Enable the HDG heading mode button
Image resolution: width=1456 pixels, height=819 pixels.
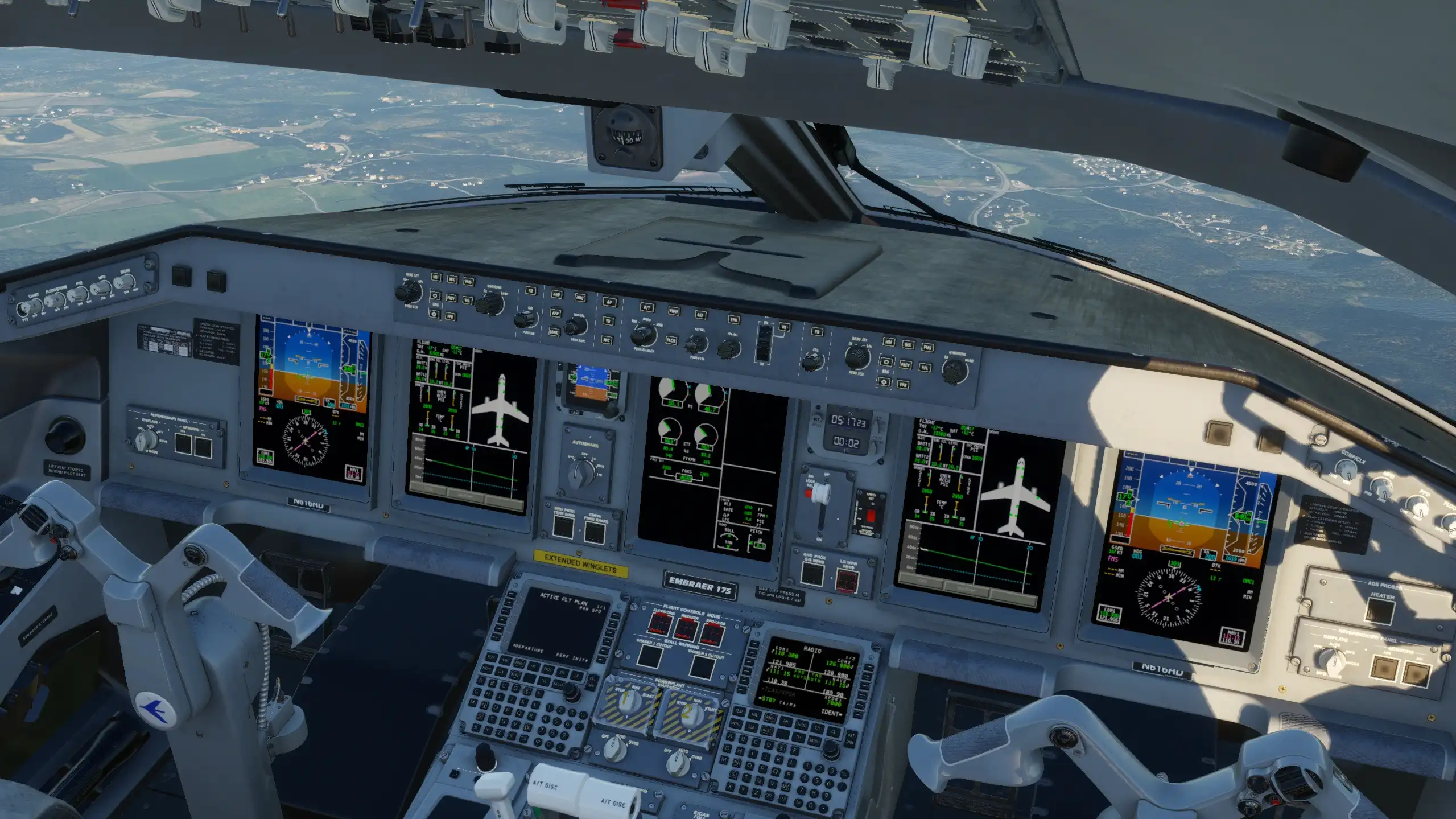click(580, 298)
